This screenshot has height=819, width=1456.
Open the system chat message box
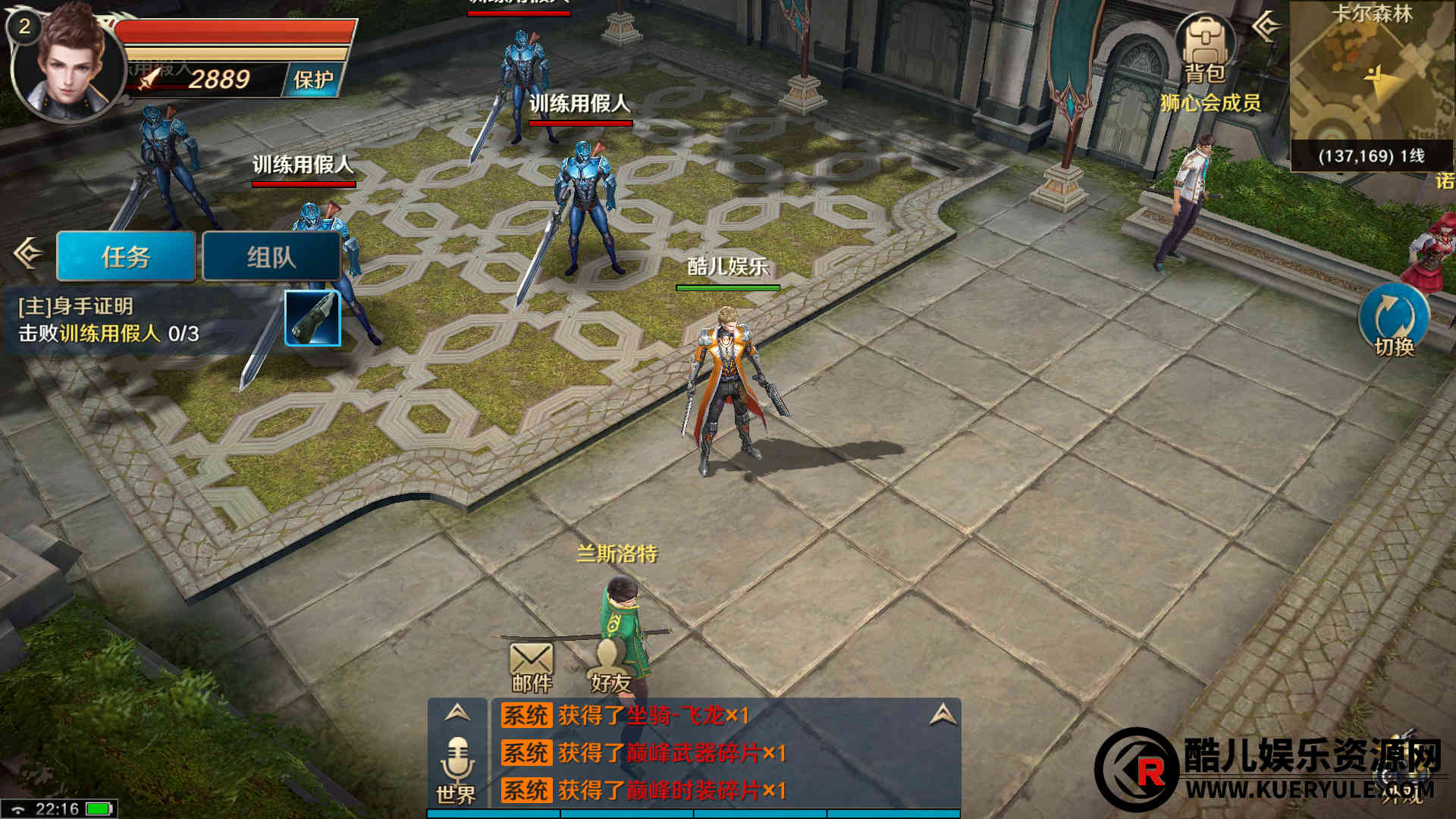(720, 753)
